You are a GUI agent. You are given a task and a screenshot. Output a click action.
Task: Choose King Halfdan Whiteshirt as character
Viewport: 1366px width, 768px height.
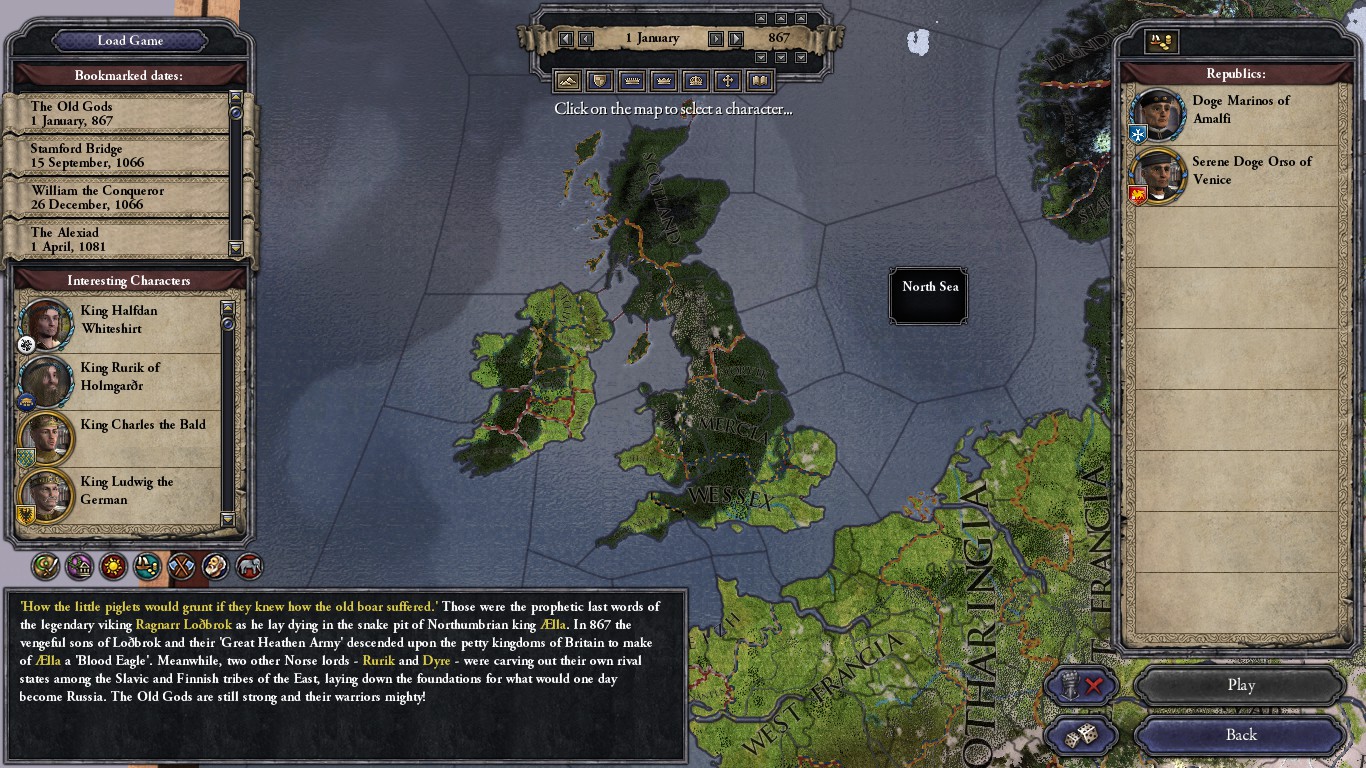118,320
